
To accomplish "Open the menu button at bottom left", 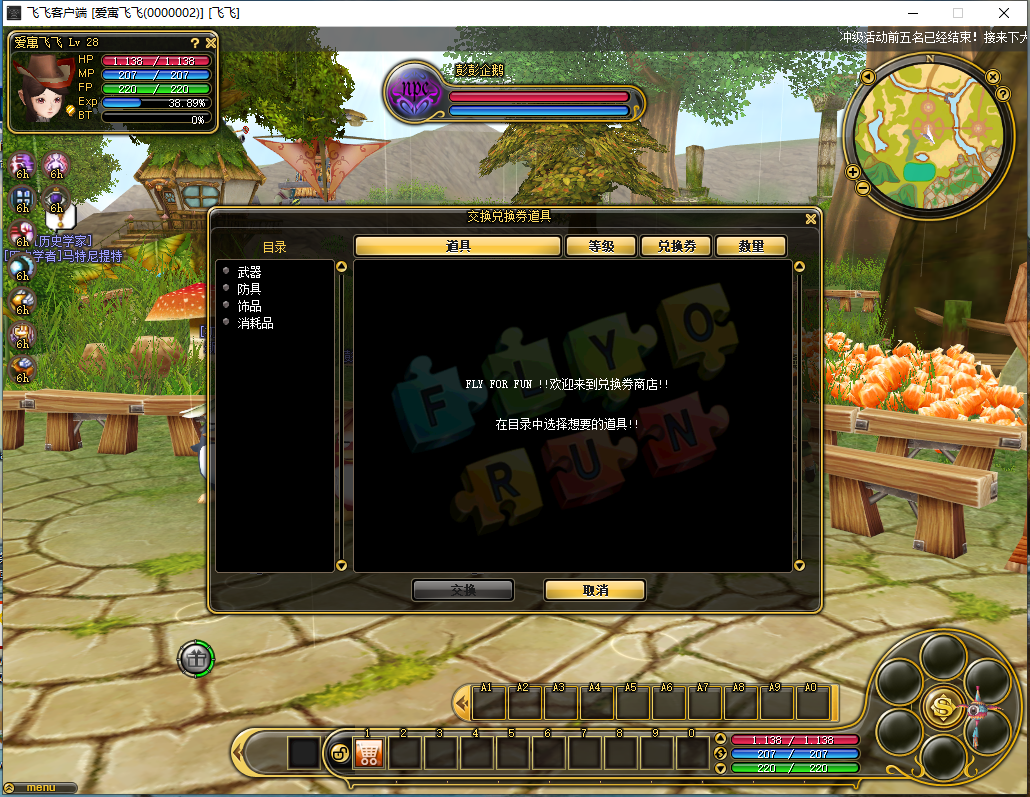I will [41, 788].
